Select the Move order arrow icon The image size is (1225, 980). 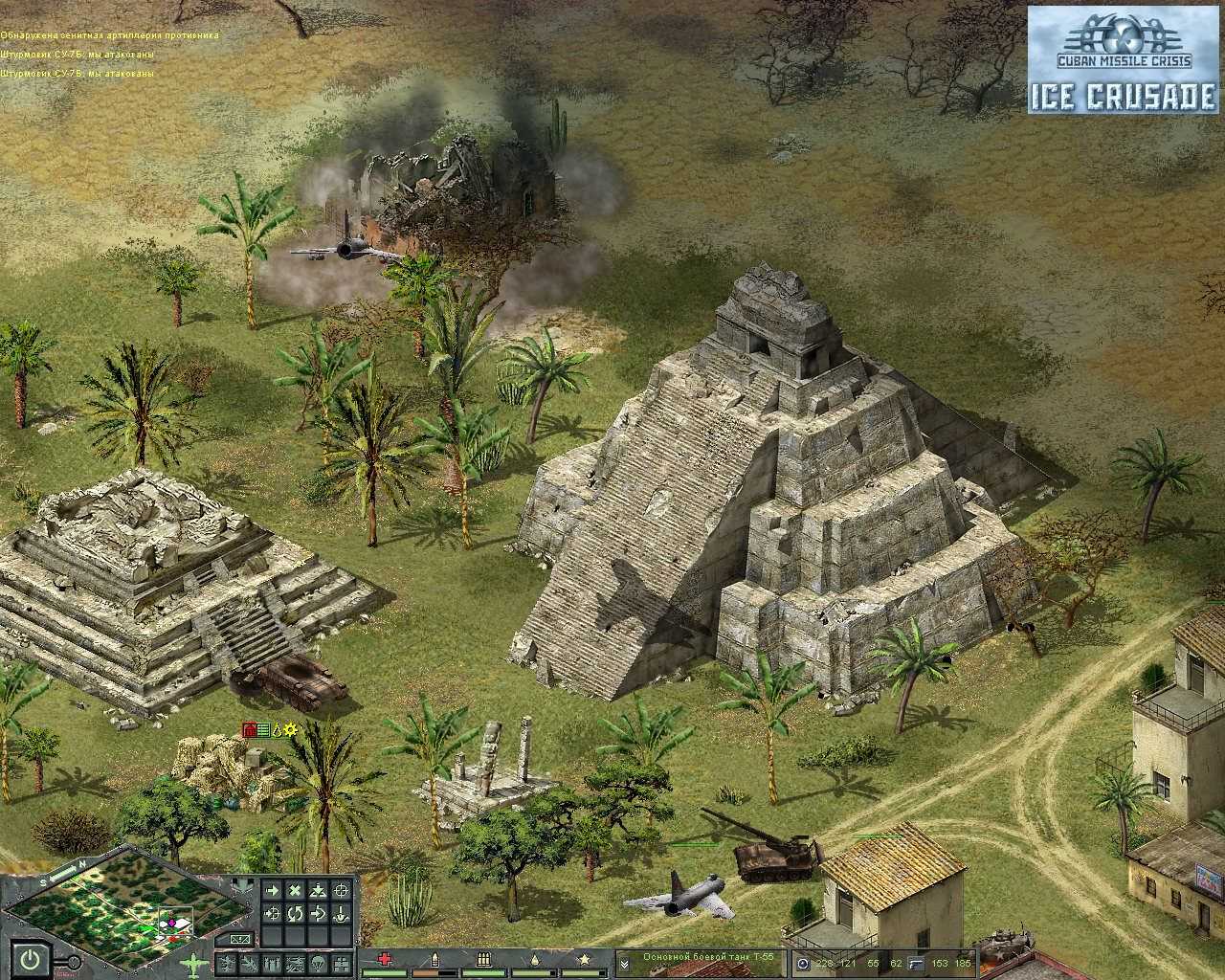pyautogui.click(x=272, y=890)
